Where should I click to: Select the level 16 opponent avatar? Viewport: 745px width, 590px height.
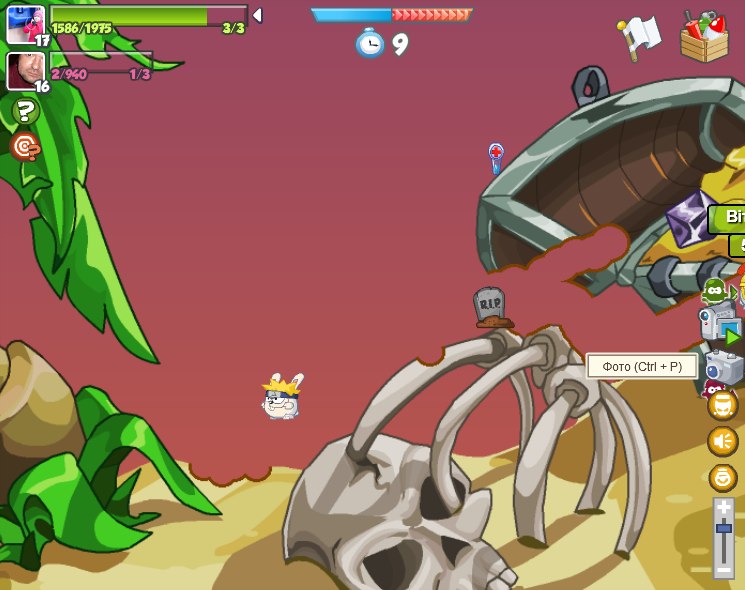(x=25, y=70)
